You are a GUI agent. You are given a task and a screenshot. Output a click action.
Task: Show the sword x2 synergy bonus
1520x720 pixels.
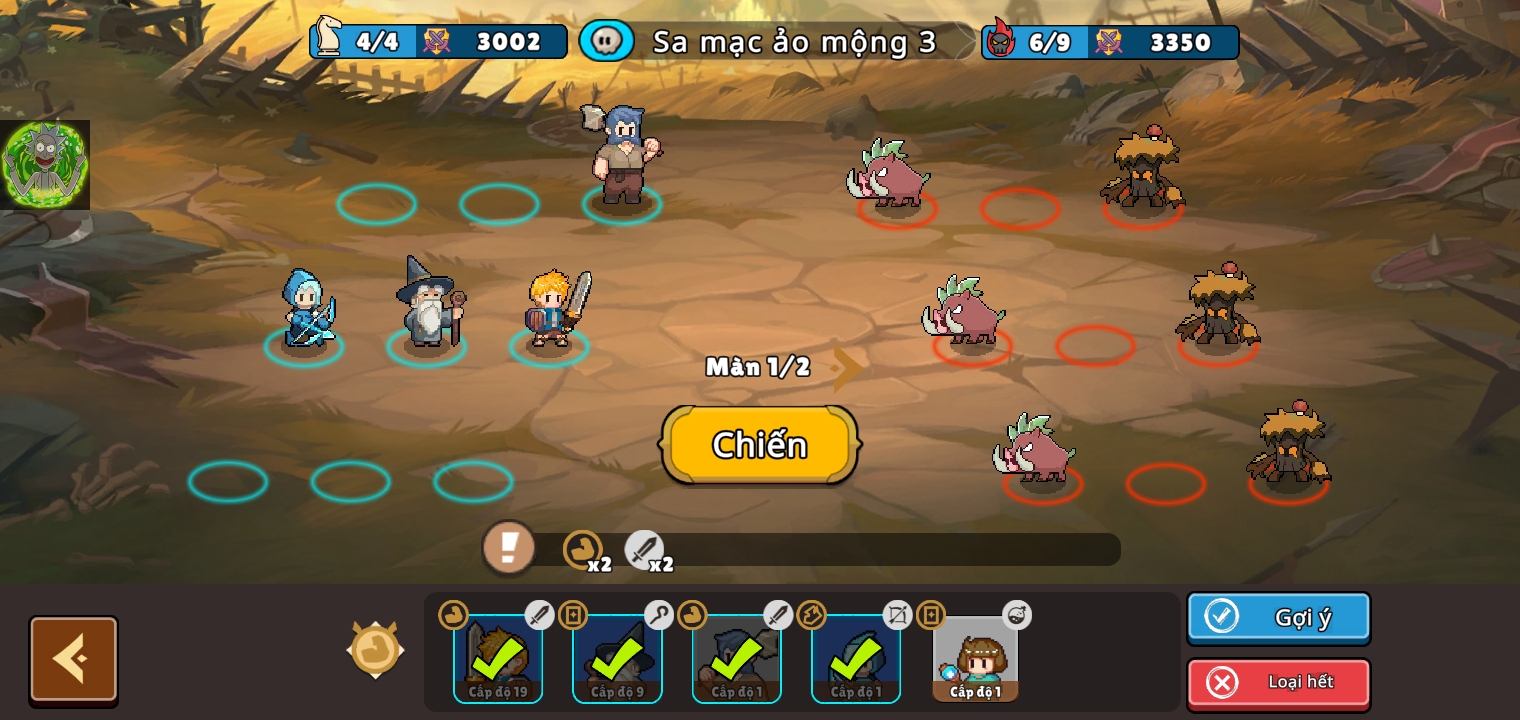coord(645,550)
